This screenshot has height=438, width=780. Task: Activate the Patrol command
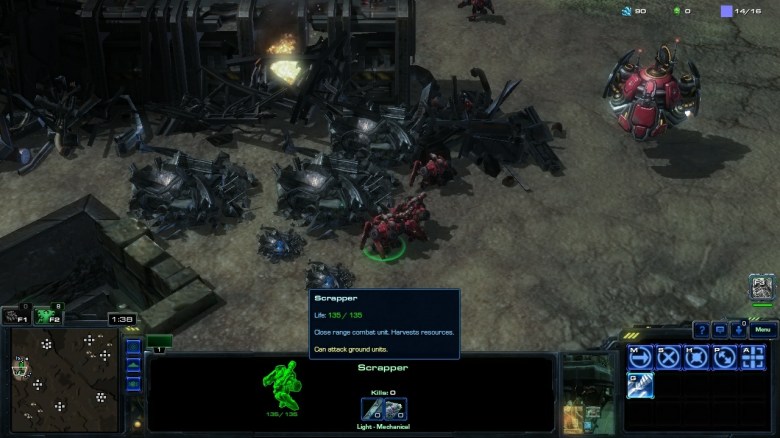(x=724, y=357)
